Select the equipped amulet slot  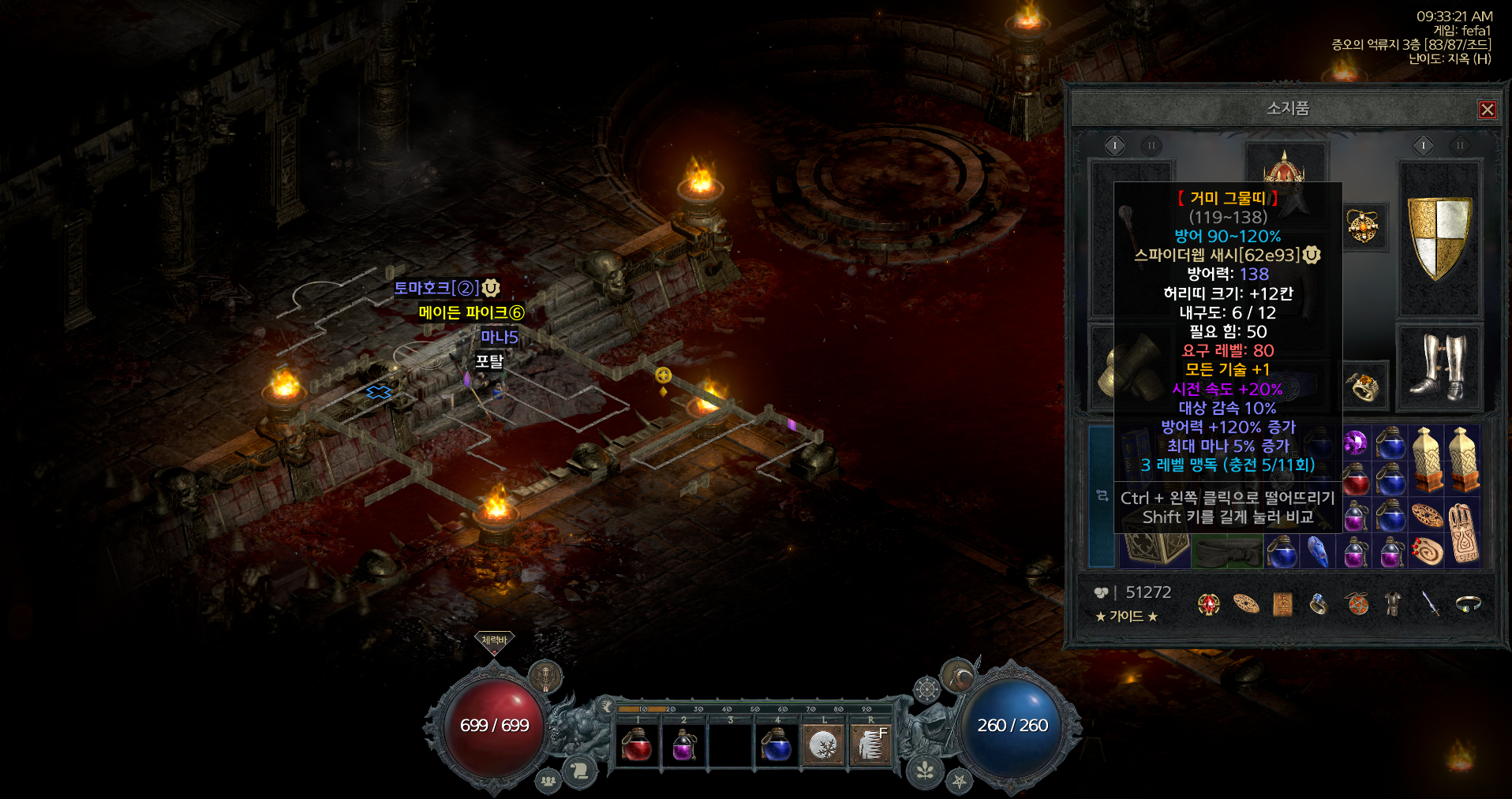point(1363,227)
